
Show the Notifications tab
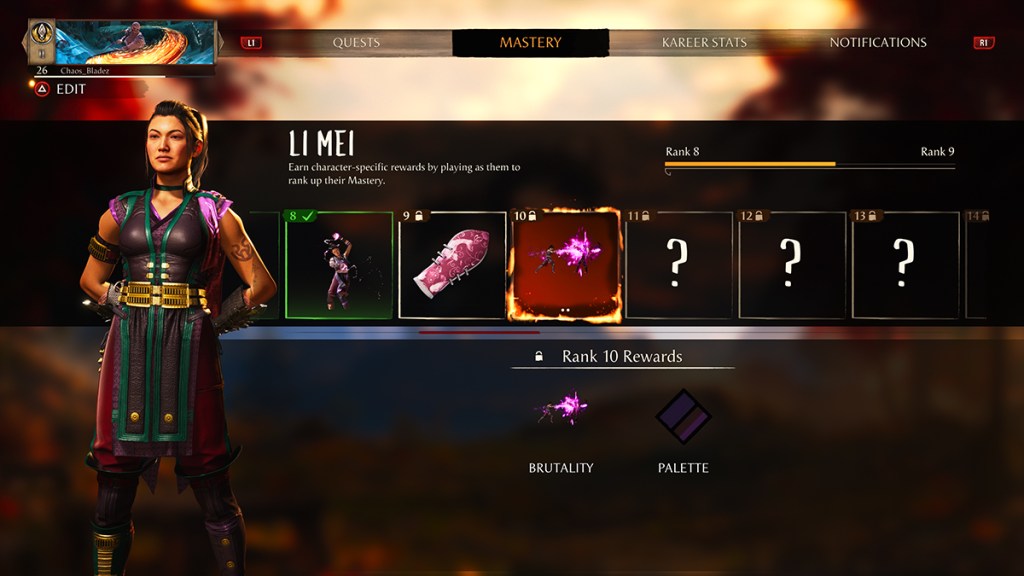877,43
